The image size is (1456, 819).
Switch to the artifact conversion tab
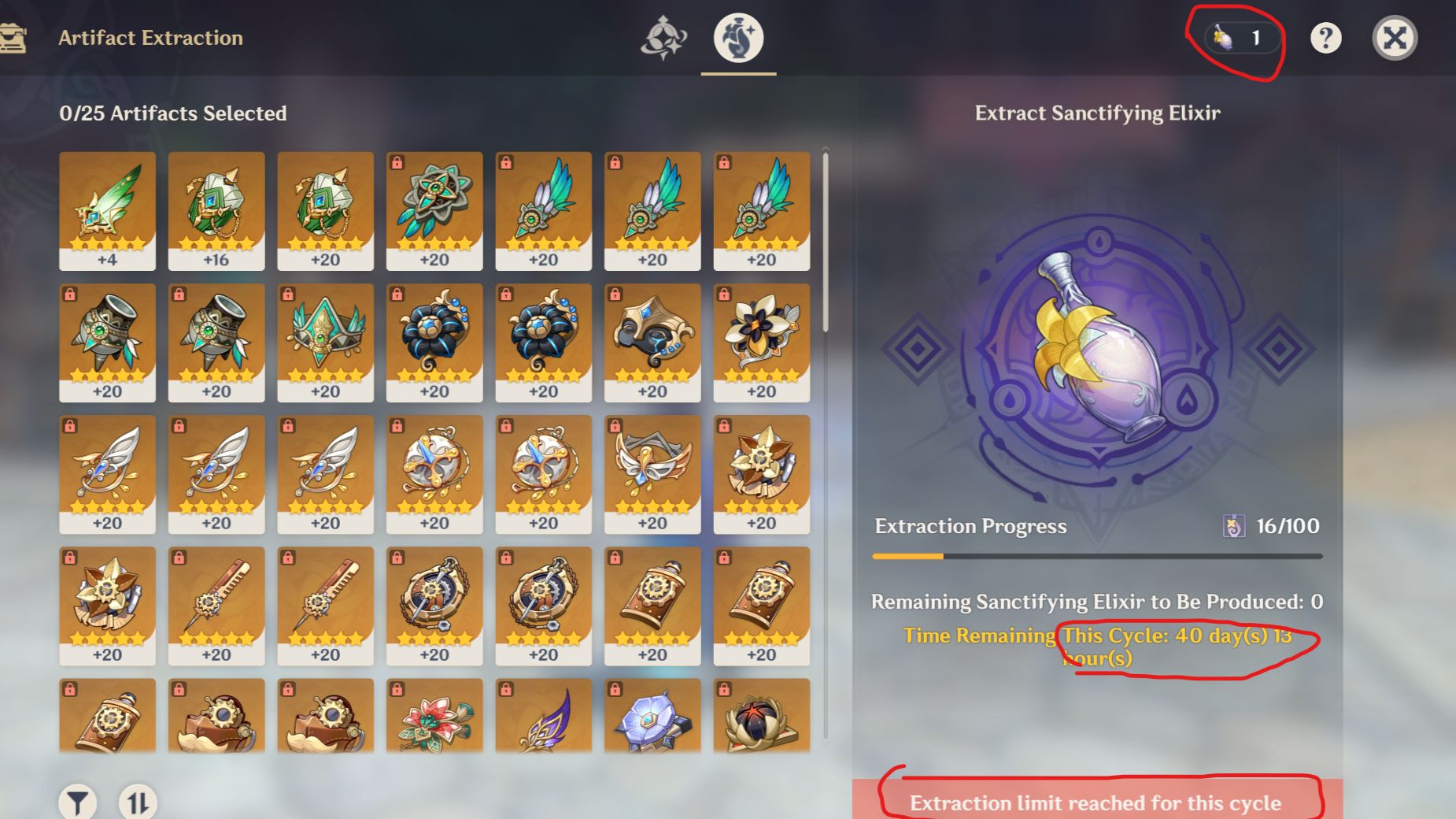[663, 36]
